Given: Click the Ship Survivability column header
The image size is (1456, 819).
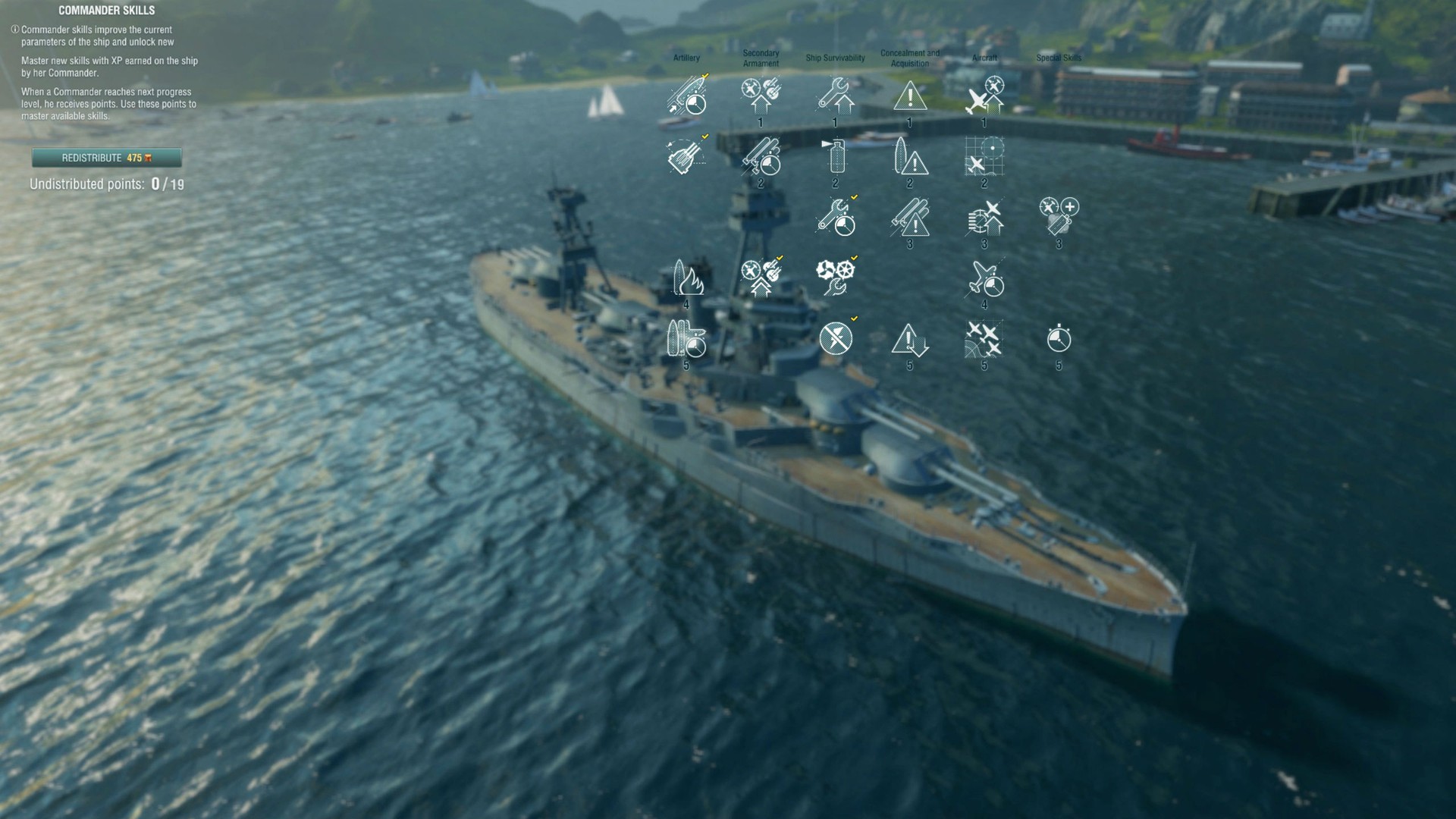Looking at the screenshot, I should point(836,56).
